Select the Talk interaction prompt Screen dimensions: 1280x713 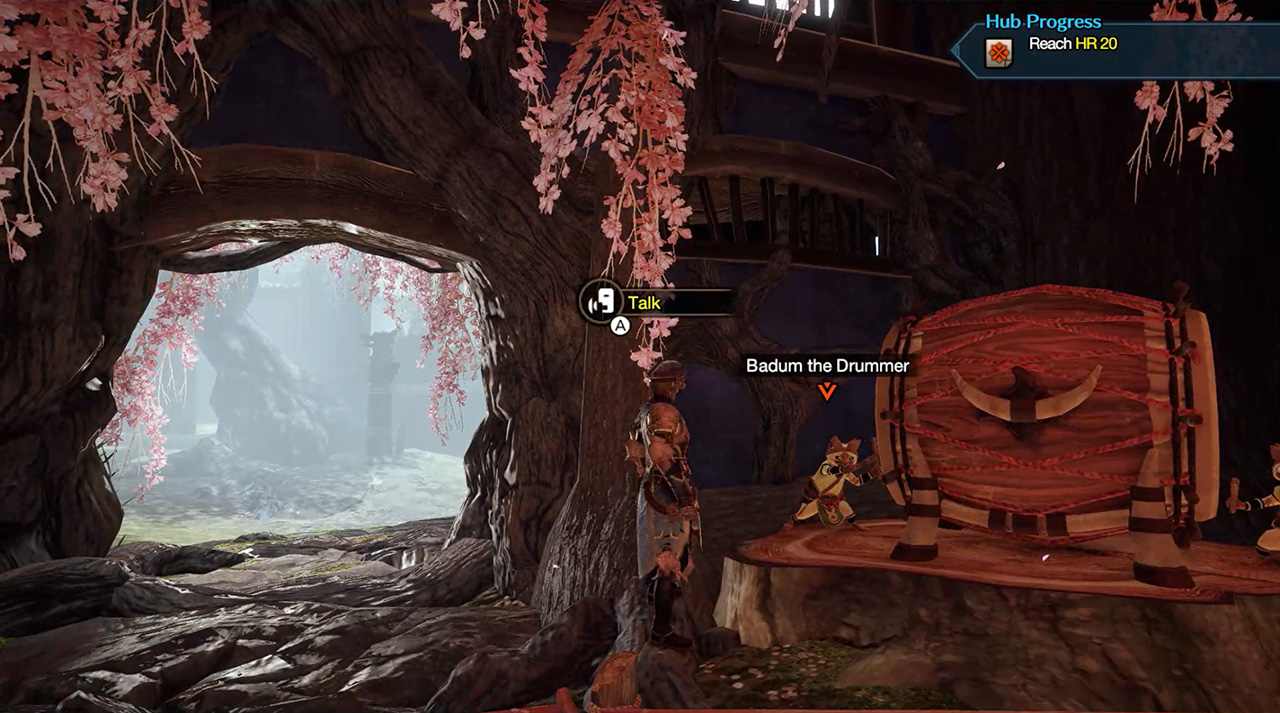(x=645, y=302)
